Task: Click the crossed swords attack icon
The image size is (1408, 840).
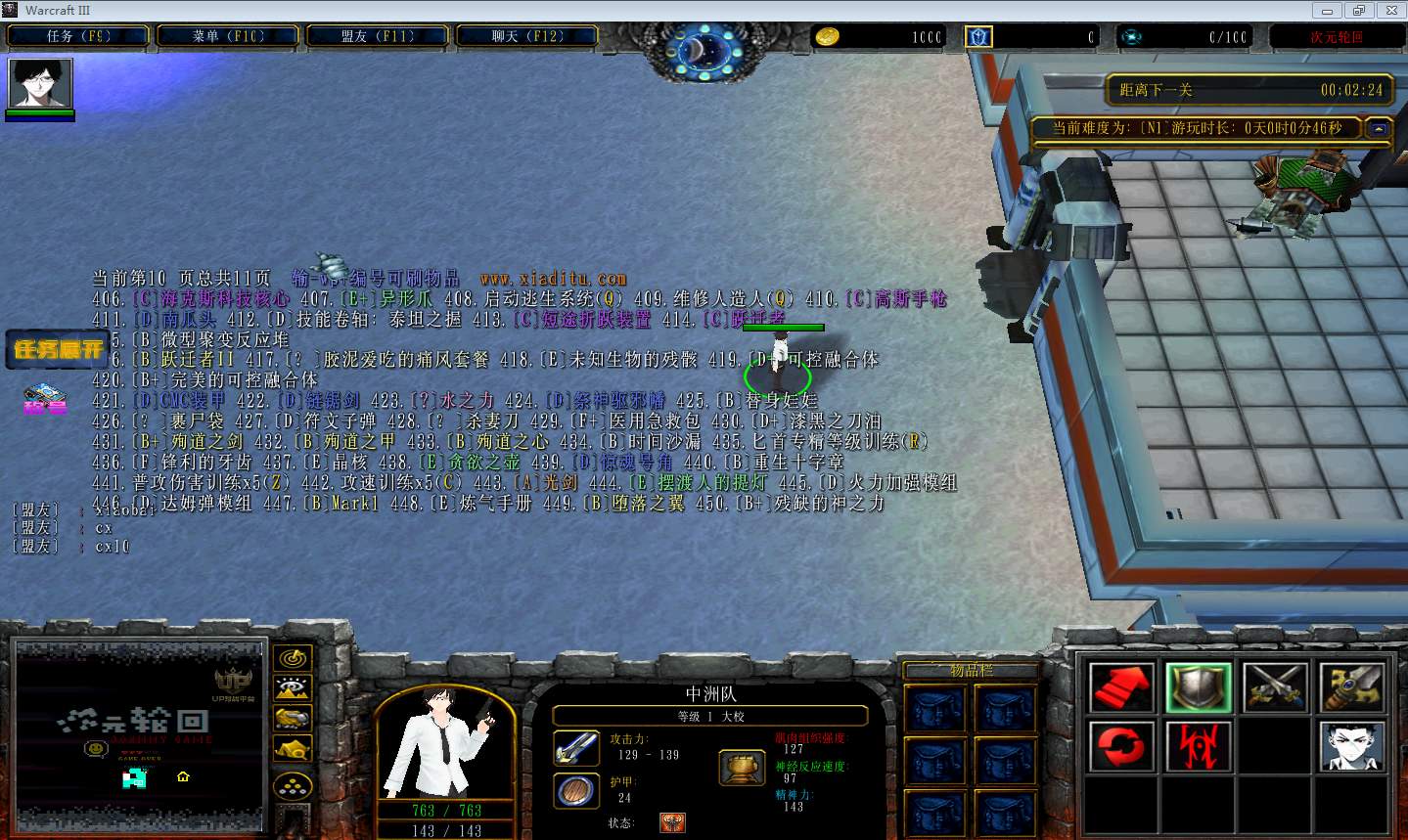Action: tap(1274, 686)
